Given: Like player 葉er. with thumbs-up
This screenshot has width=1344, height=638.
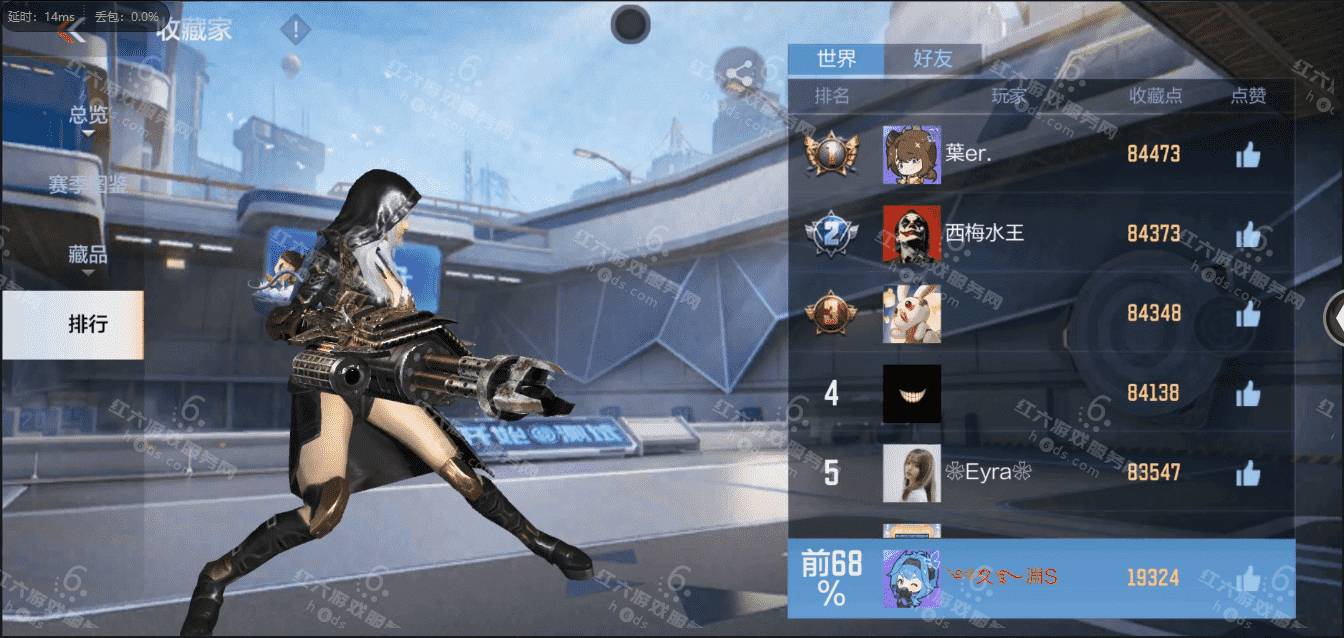Looking at the screenshot, I should click(1247, 155).
